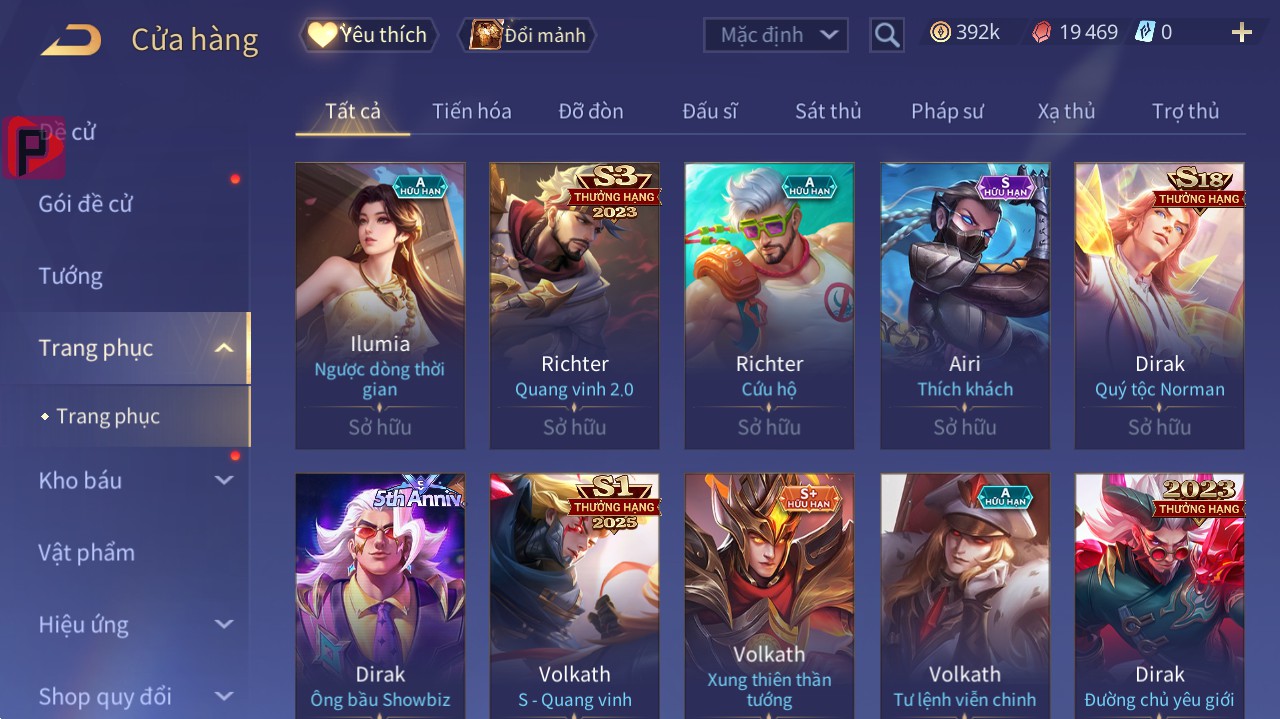1280x719 pixels.
Task: Go back using the return arrow
Action: pos(71,40)
